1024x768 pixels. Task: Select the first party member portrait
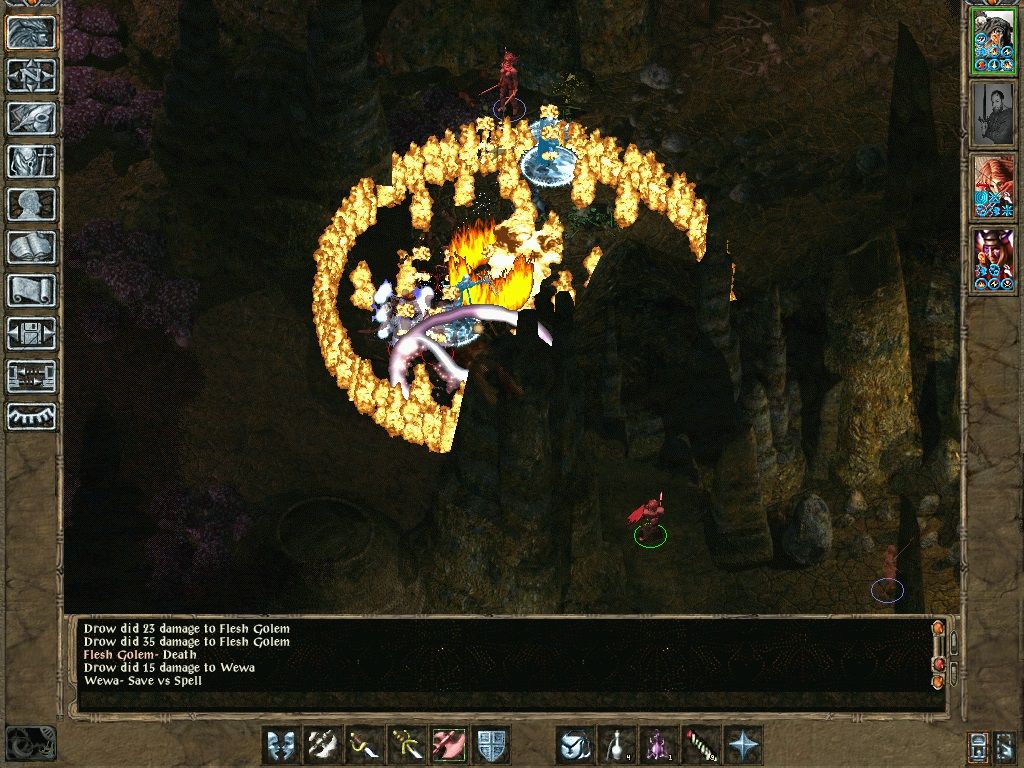pyautogui.click(x=993, y=42)
